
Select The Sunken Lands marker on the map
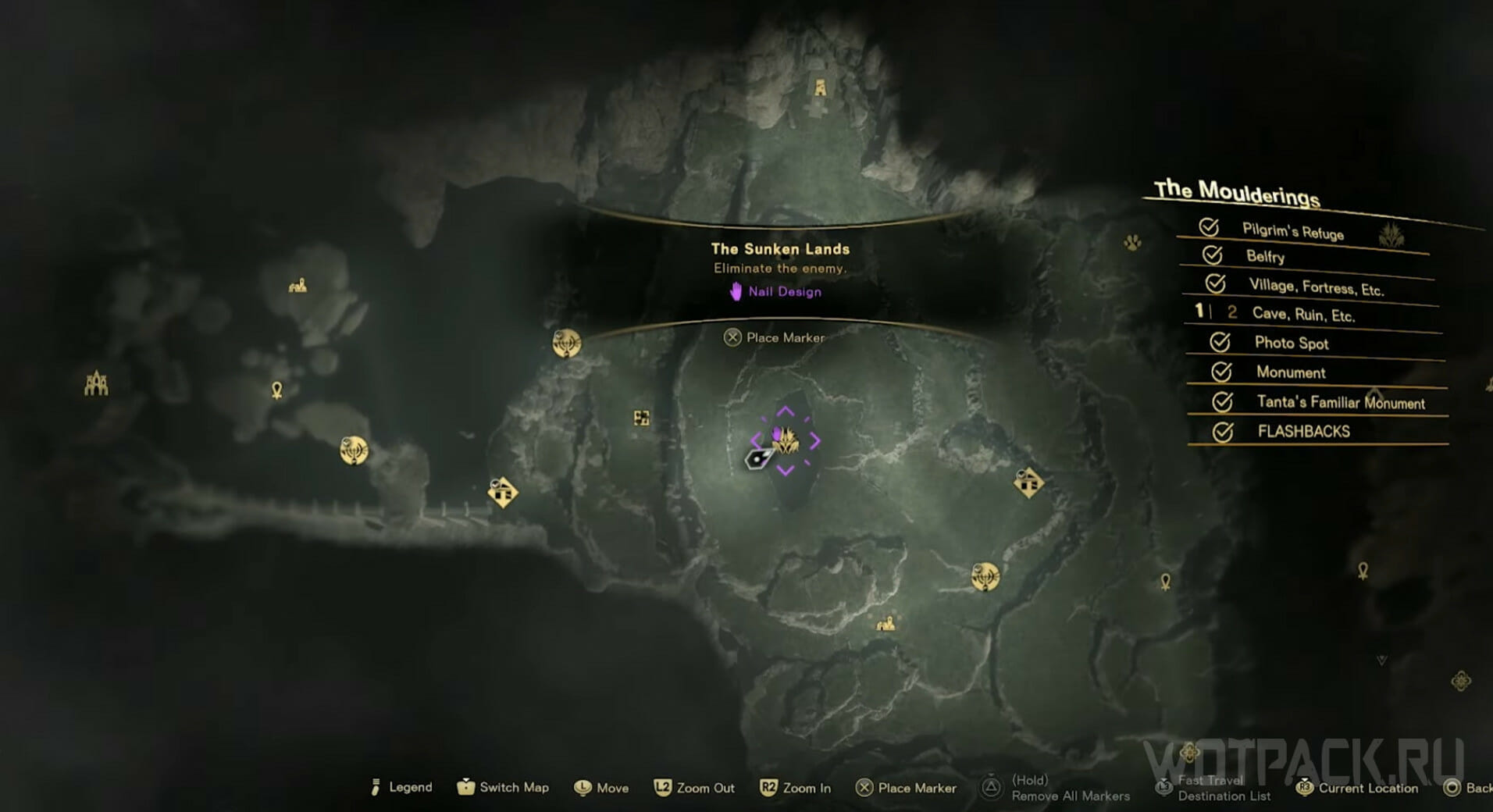[786, 441]
